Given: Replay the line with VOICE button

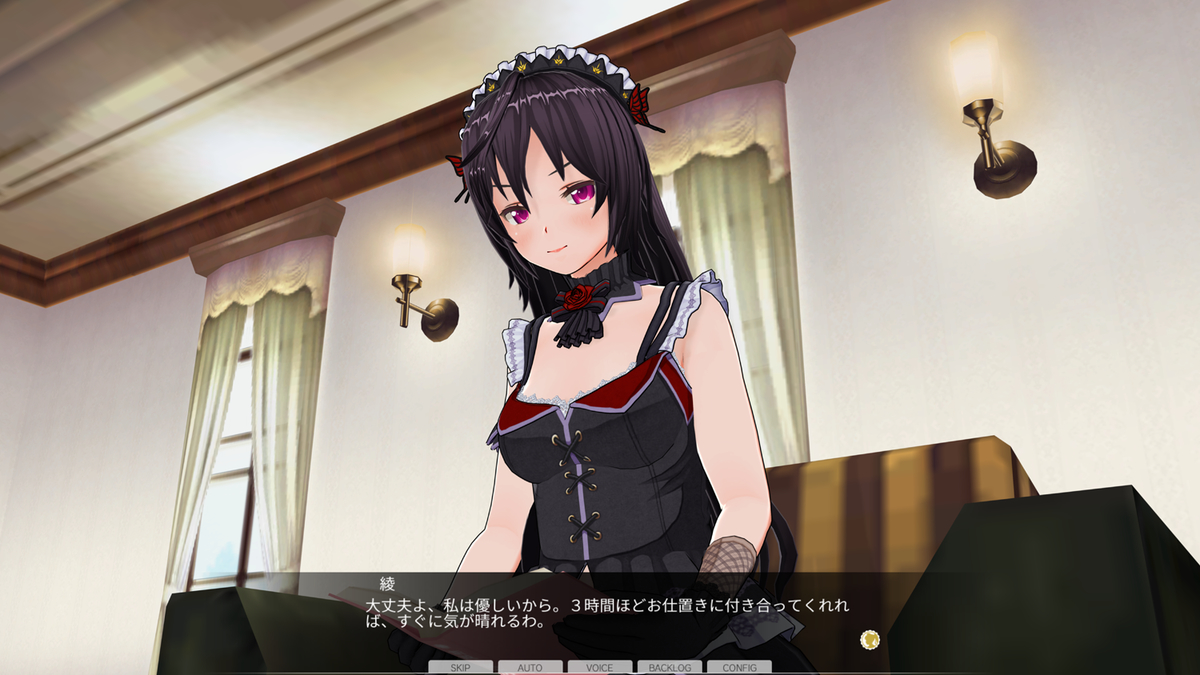Looking at the screenshot, I should point(600,667).
